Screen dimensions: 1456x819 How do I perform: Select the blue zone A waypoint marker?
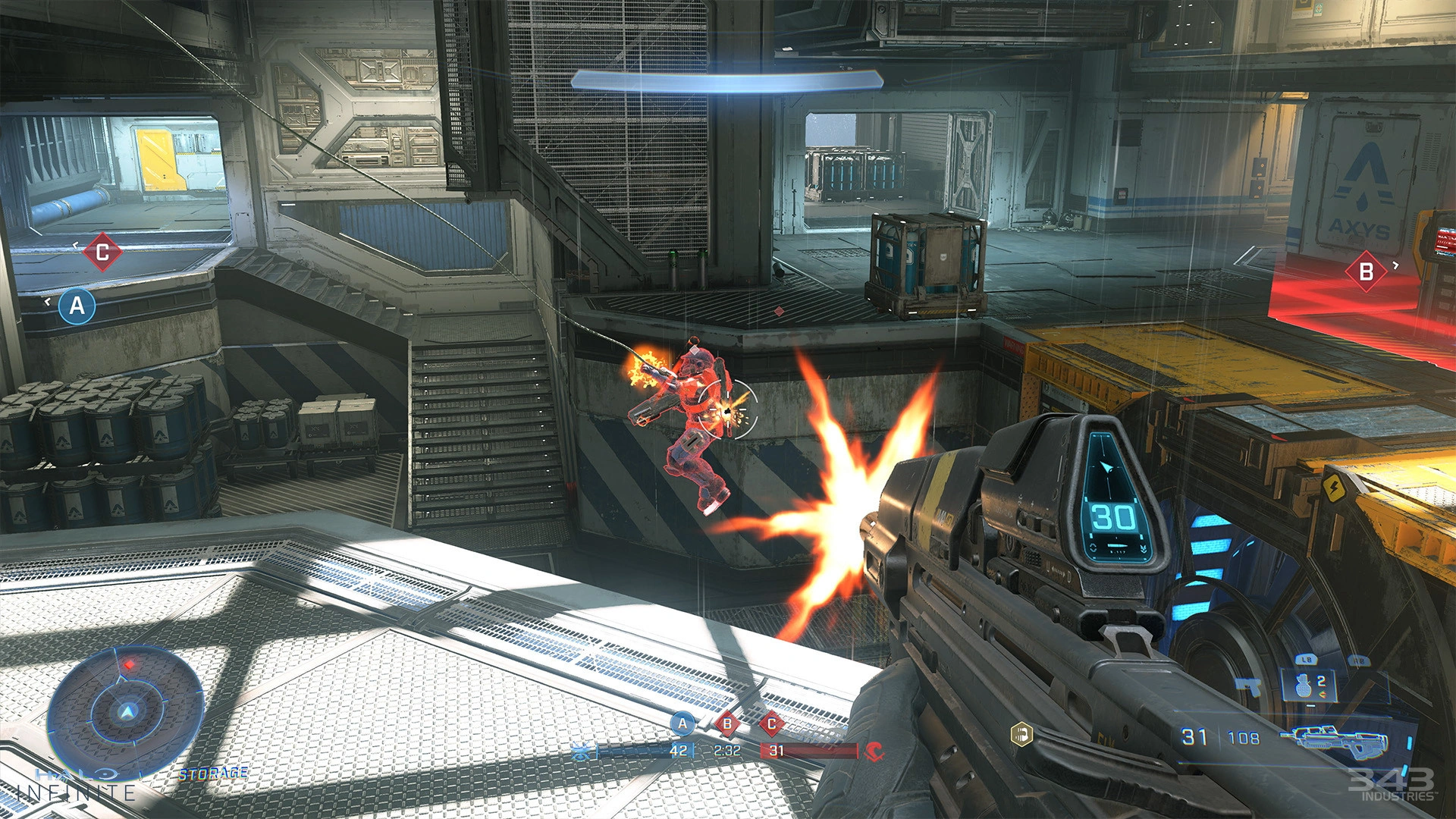coord(77,306)
